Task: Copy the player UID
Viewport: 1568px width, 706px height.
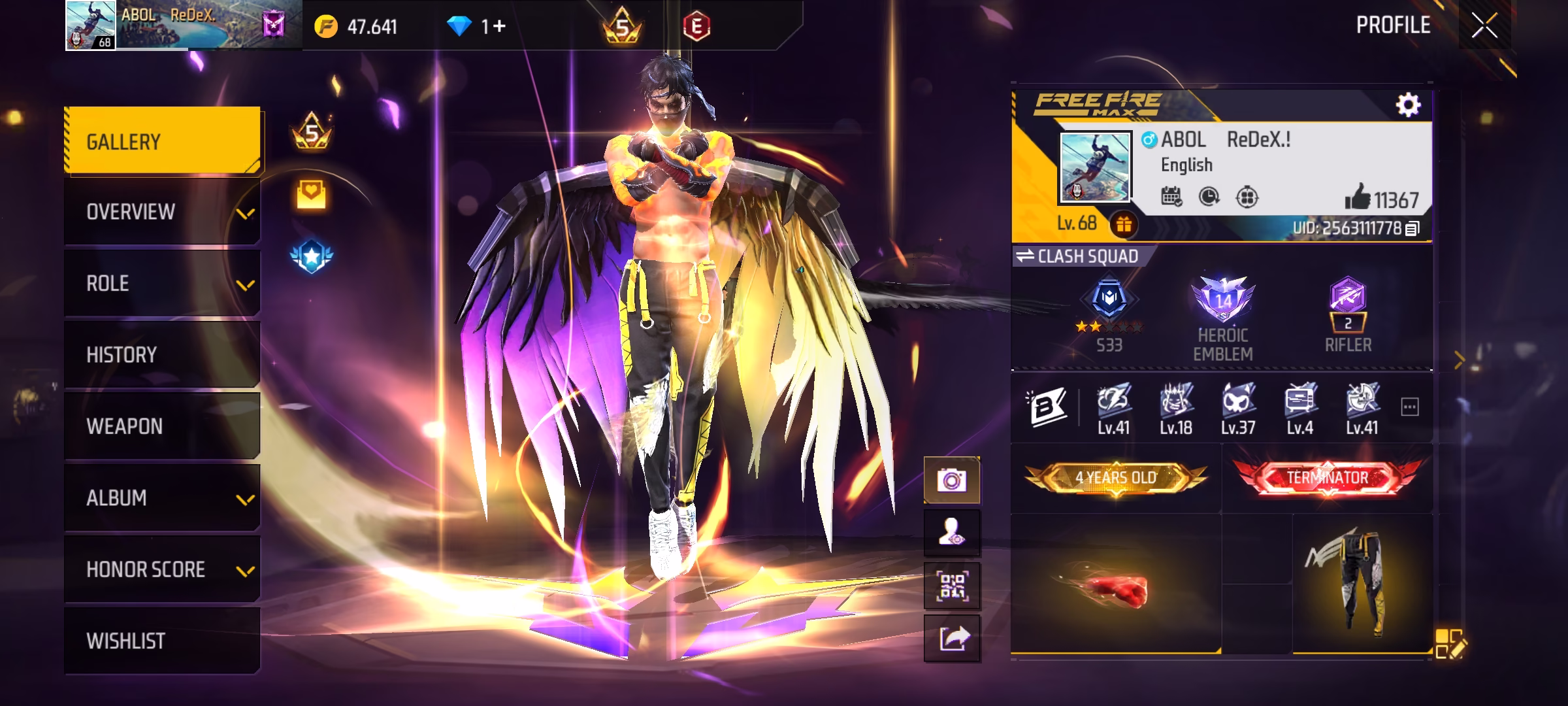Action: coord(1413,229)
